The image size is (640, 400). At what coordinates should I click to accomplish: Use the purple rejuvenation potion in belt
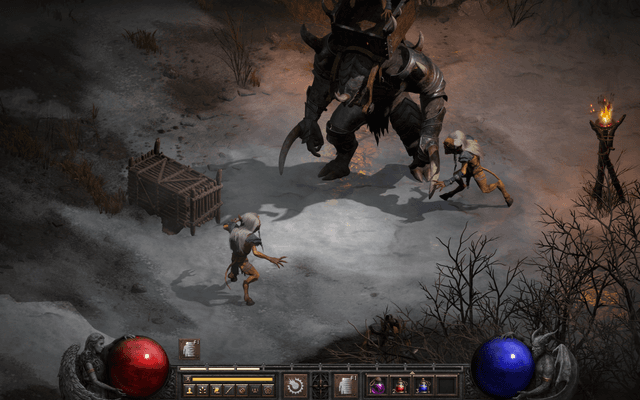(x=377, y=385)
